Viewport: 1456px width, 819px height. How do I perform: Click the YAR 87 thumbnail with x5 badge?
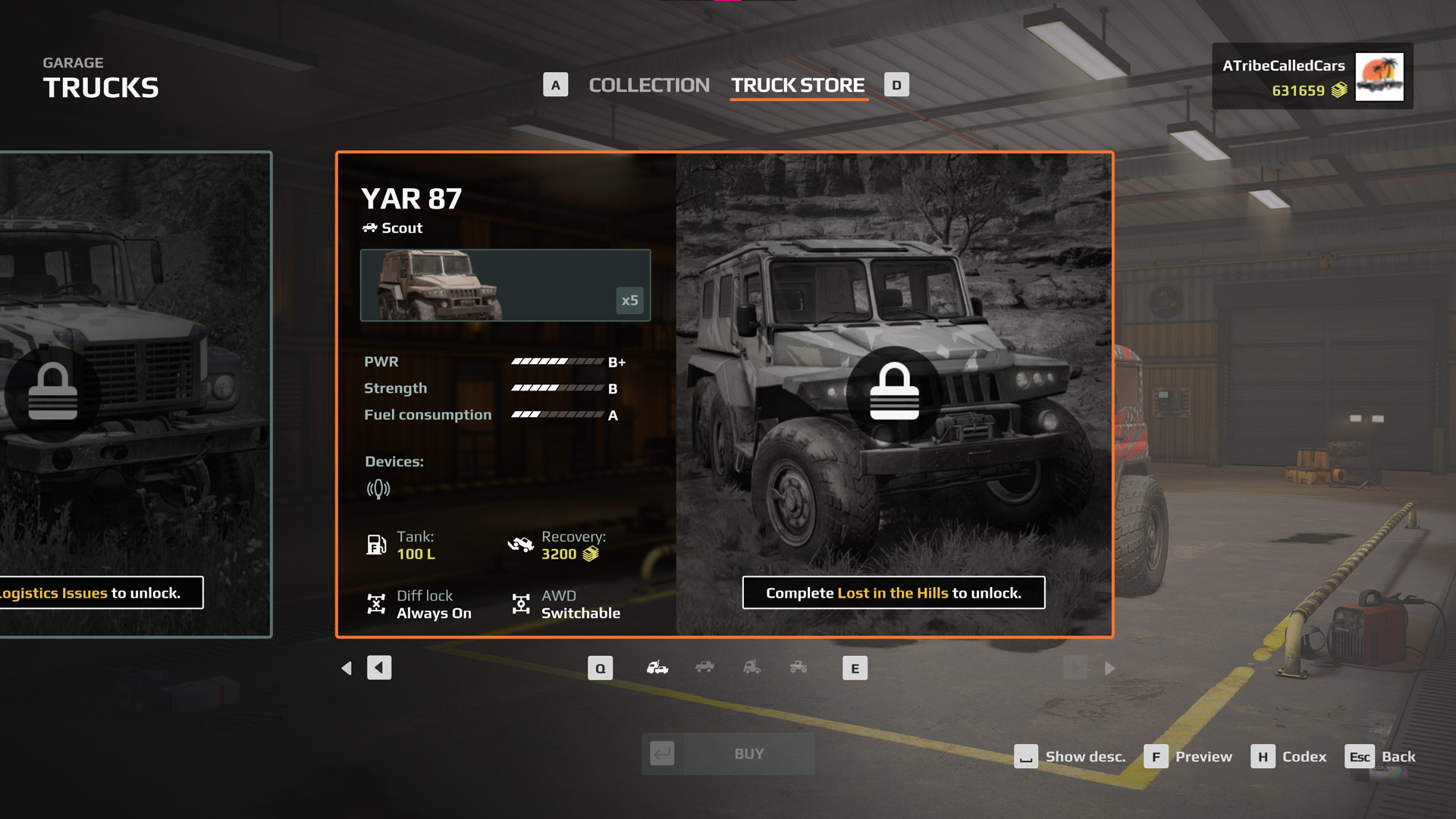point(505,285)
